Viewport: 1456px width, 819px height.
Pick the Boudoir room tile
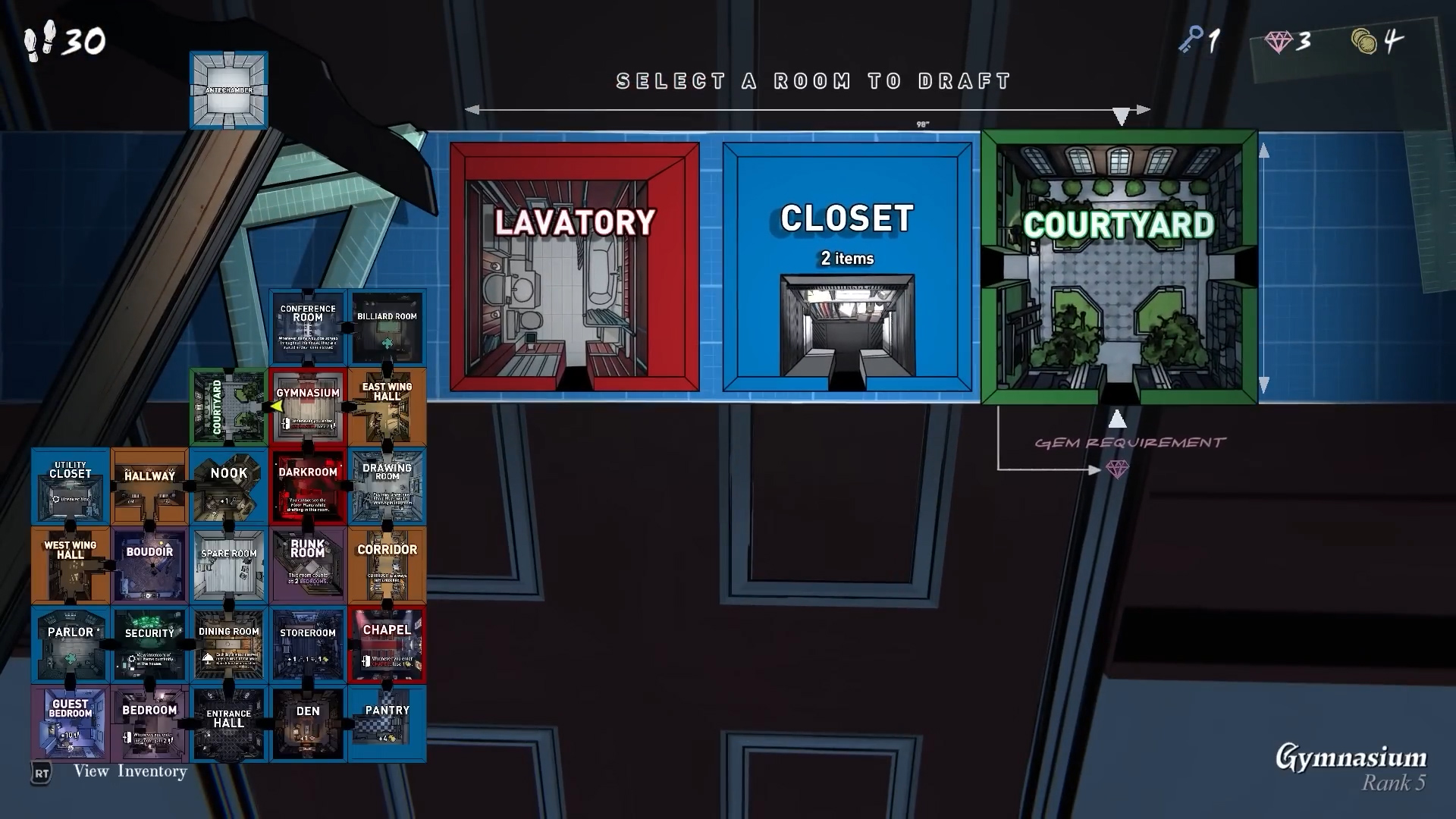pyautogui.click(x=149, y=566)
